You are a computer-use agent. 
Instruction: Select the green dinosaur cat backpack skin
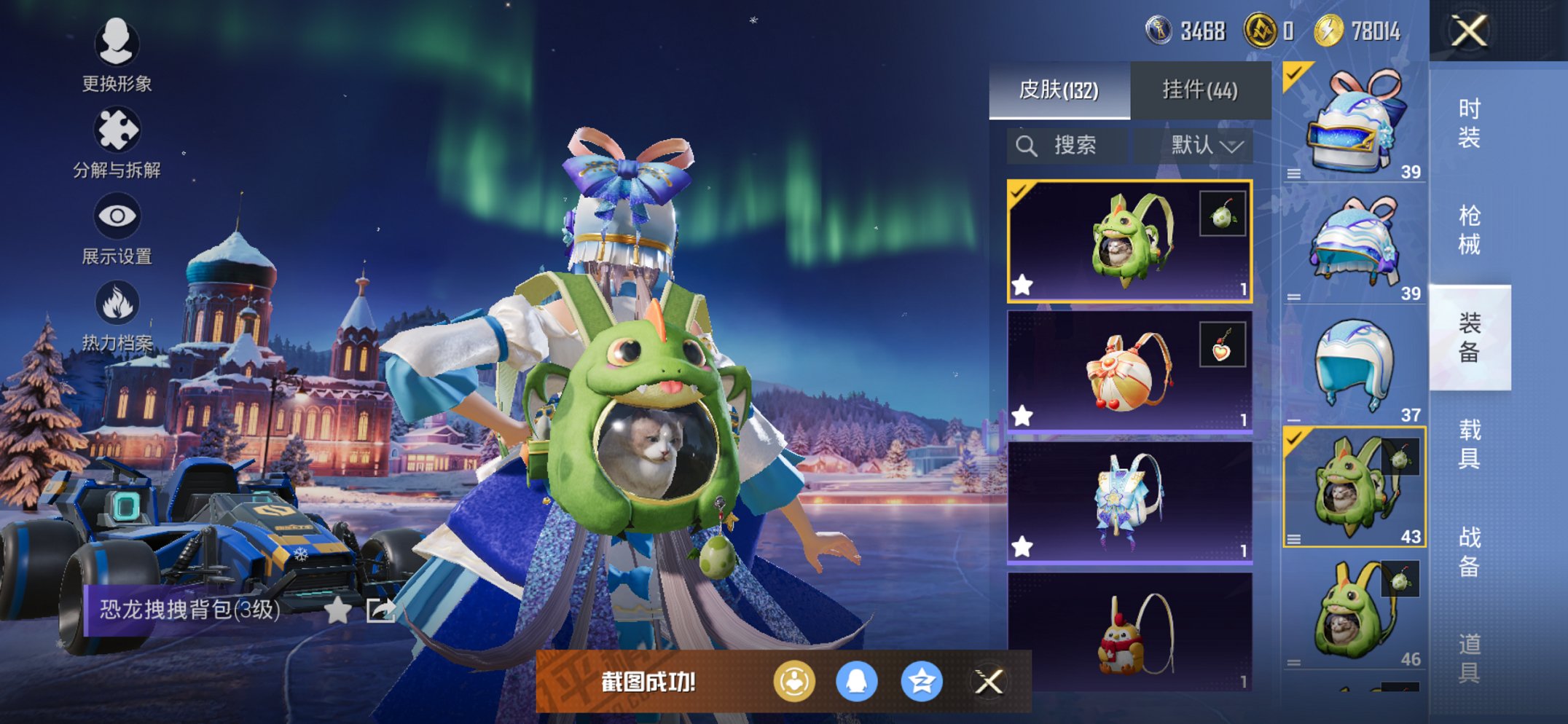(1129, 241)
